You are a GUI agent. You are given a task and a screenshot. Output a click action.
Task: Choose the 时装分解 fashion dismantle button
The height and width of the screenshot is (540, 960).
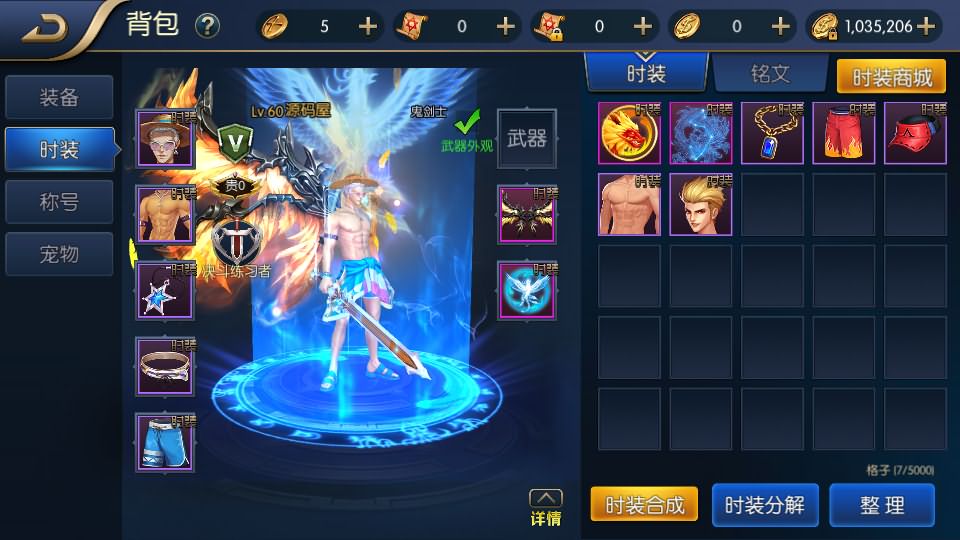coord(764,505)
